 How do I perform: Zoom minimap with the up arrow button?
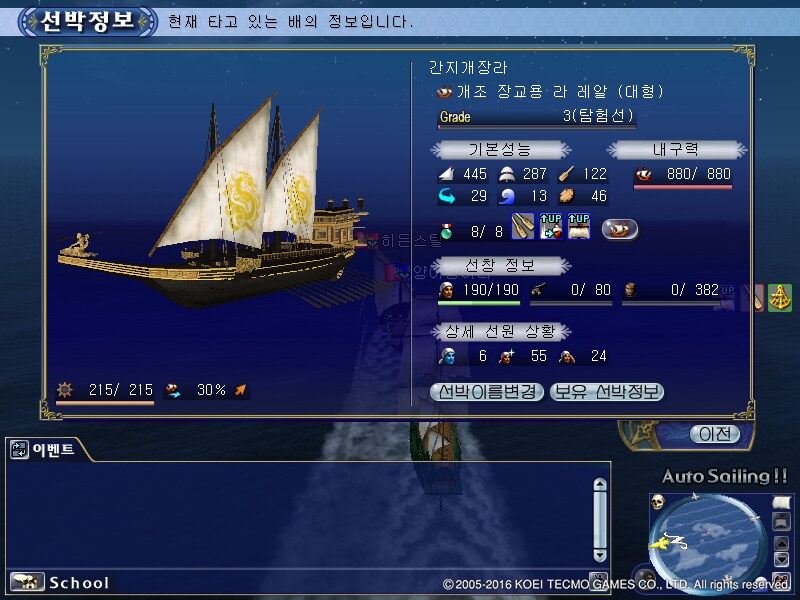tap(782, 544)
